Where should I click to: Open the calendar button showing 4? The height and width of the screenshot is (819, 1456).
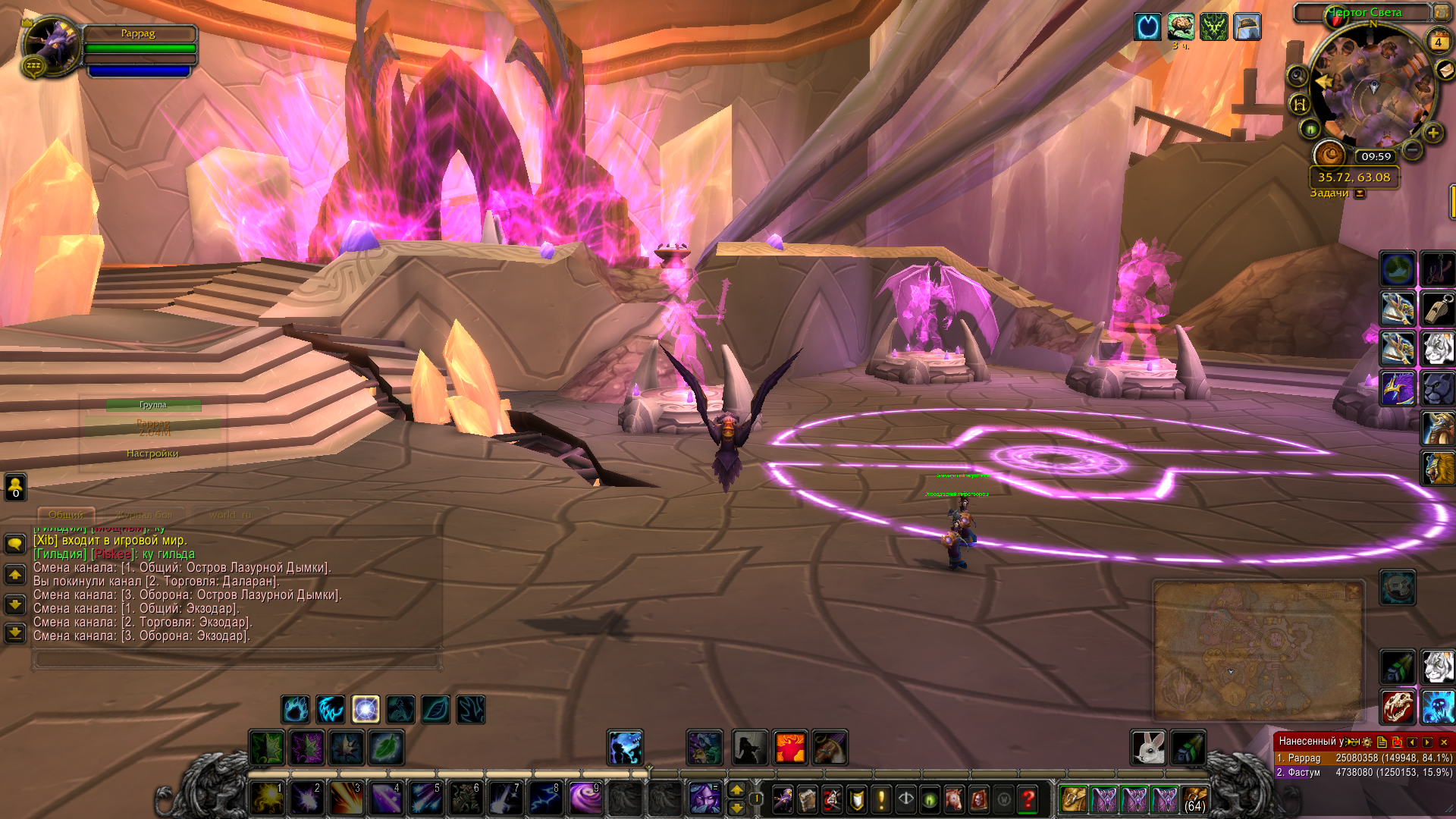1438,42
